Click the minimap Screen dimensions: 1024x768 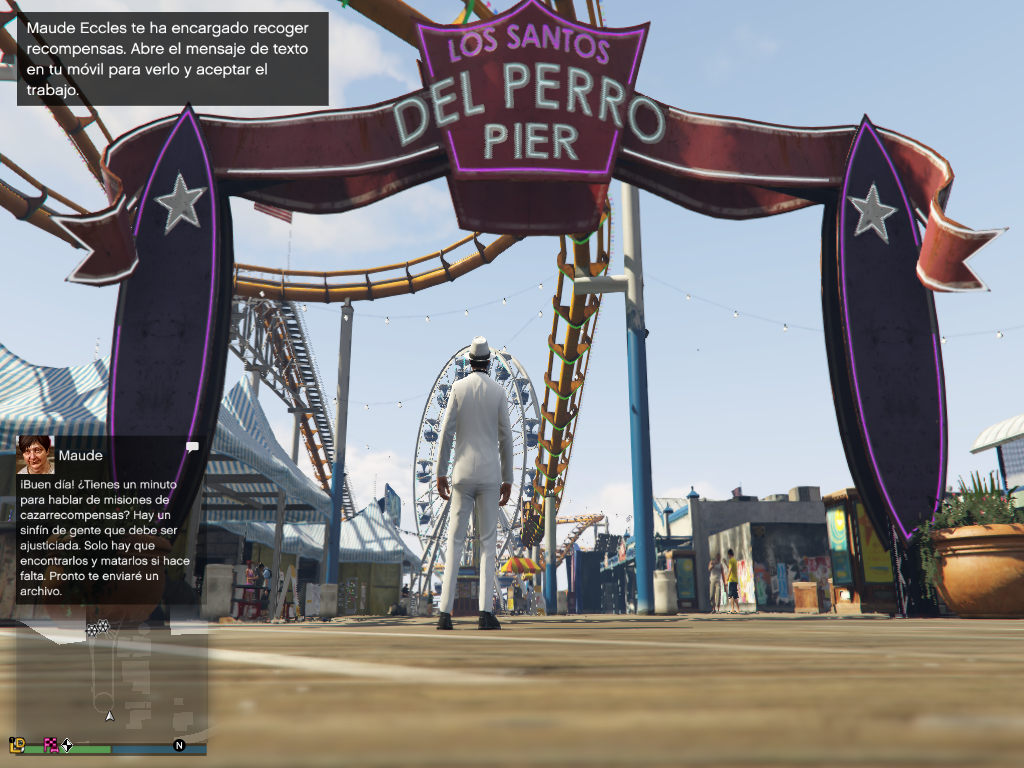click(110, 680)
